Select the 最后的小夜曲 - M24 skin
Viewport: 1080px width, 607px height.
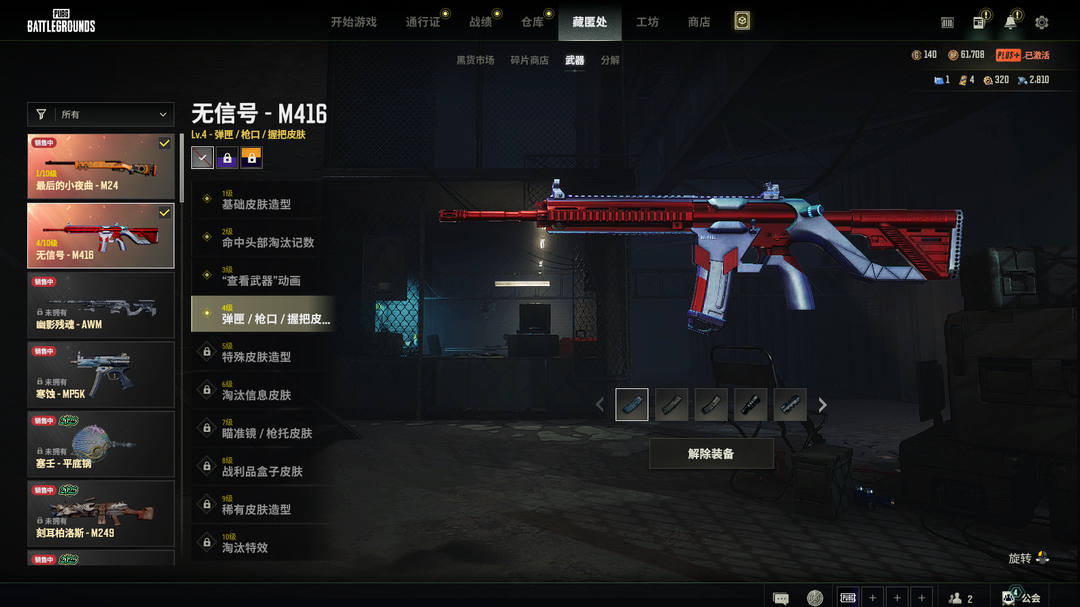point(100,165)
